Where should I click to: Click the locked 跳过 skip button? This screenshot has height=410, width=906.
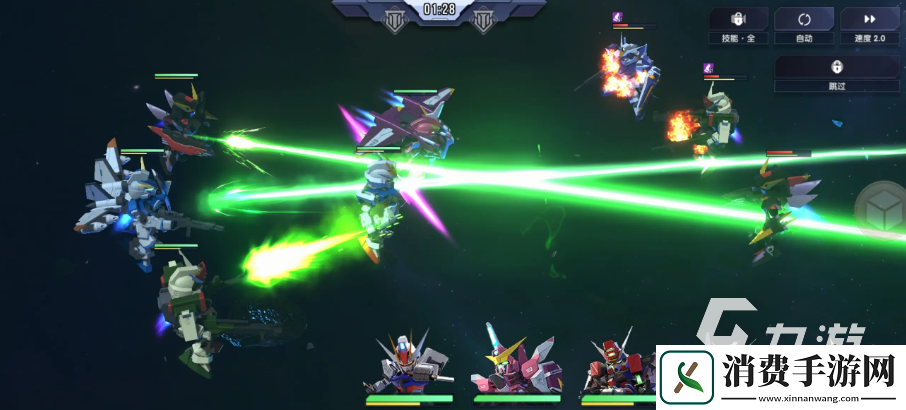pos(837,73)
